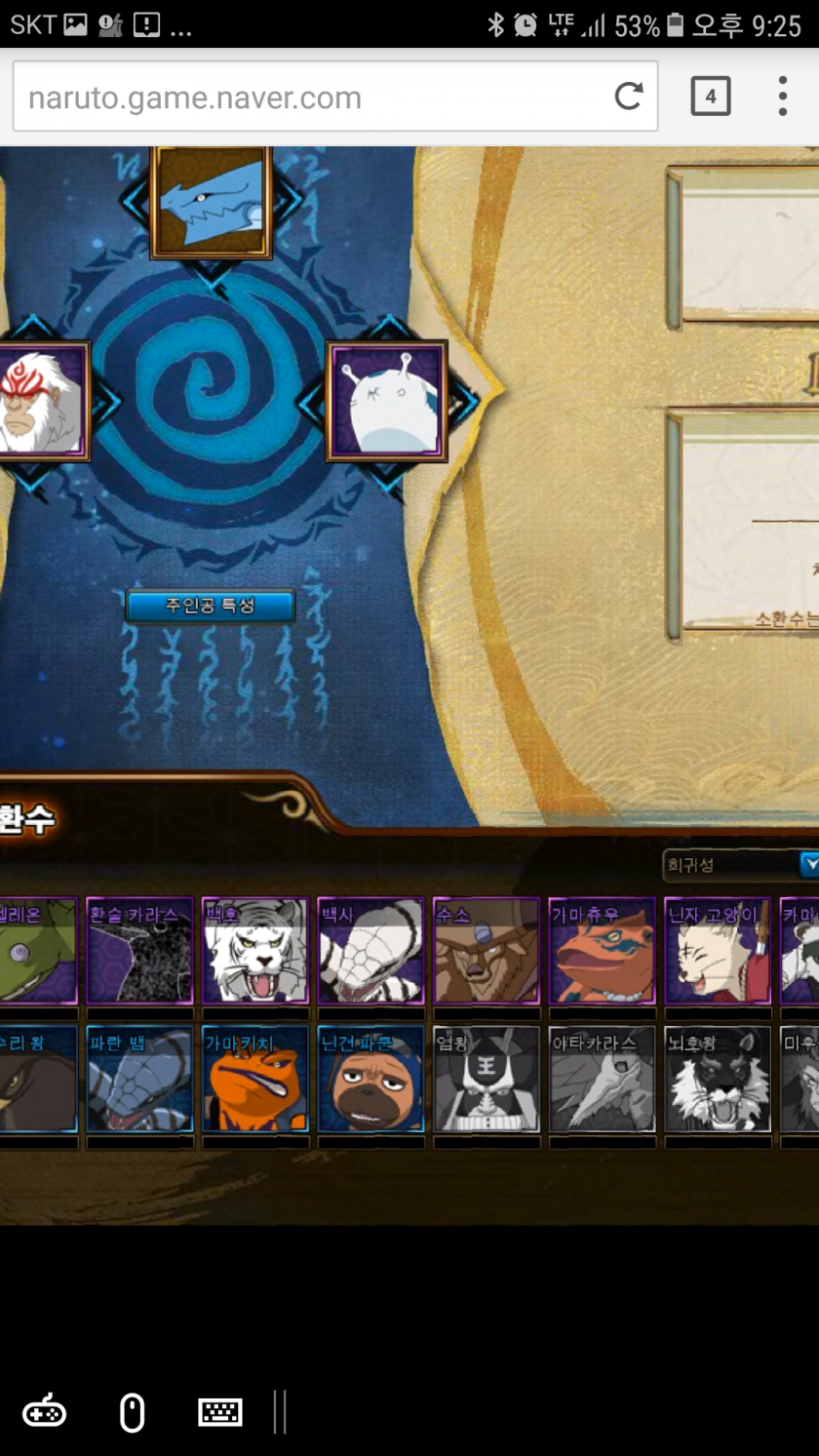Pick the 환술 카라스 summon card
819x1456 pixels.
click(x=139, y=952)
